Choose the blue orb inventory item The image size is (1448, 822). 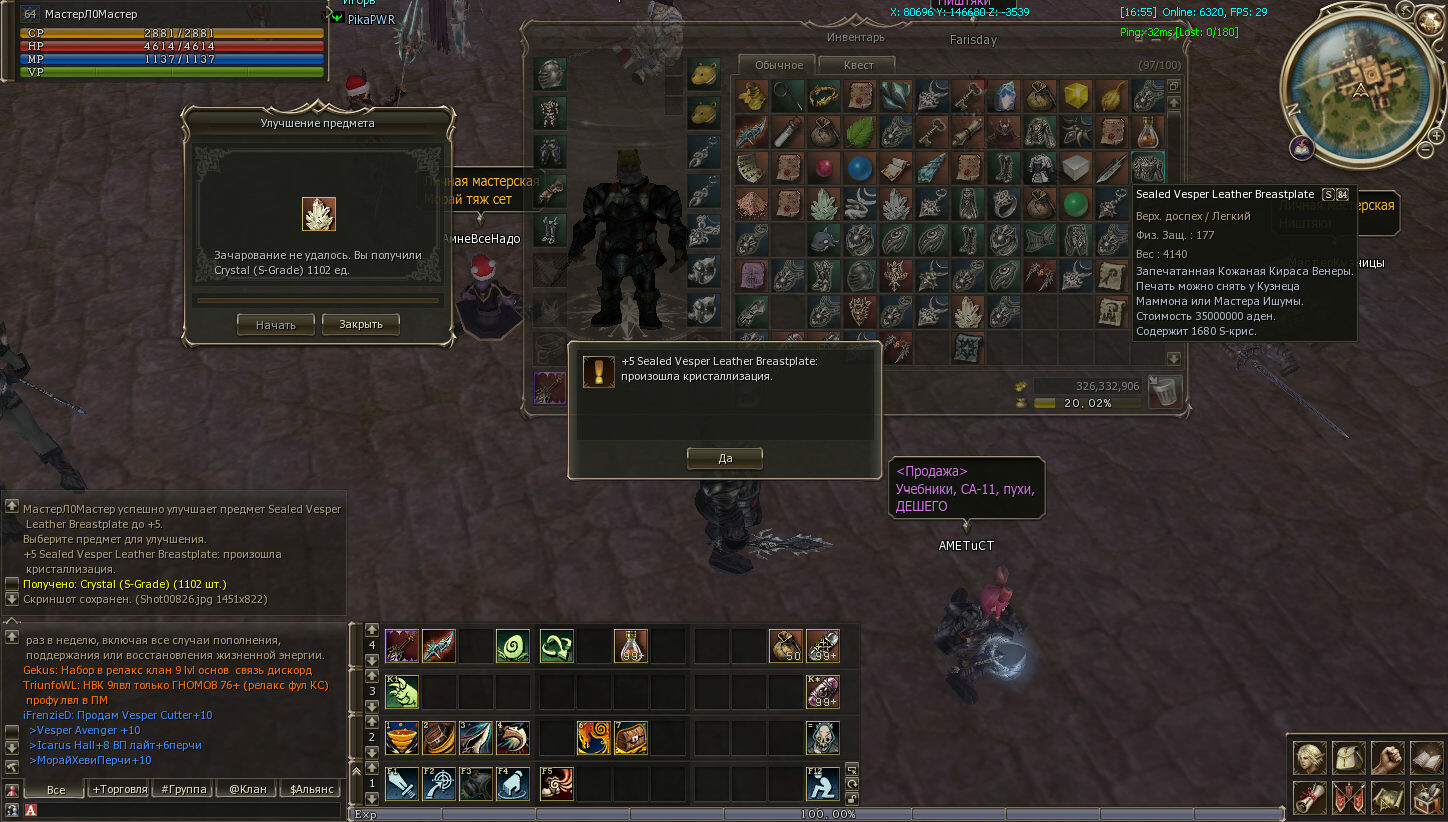tap(859, 167)
